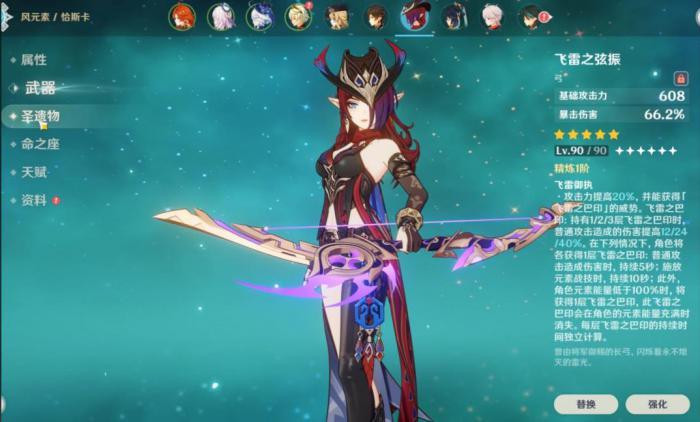Switch to the 圣遗物 (Artifacts) section
The width and height of the screenshot is (700, 422).
coord(40,116)
